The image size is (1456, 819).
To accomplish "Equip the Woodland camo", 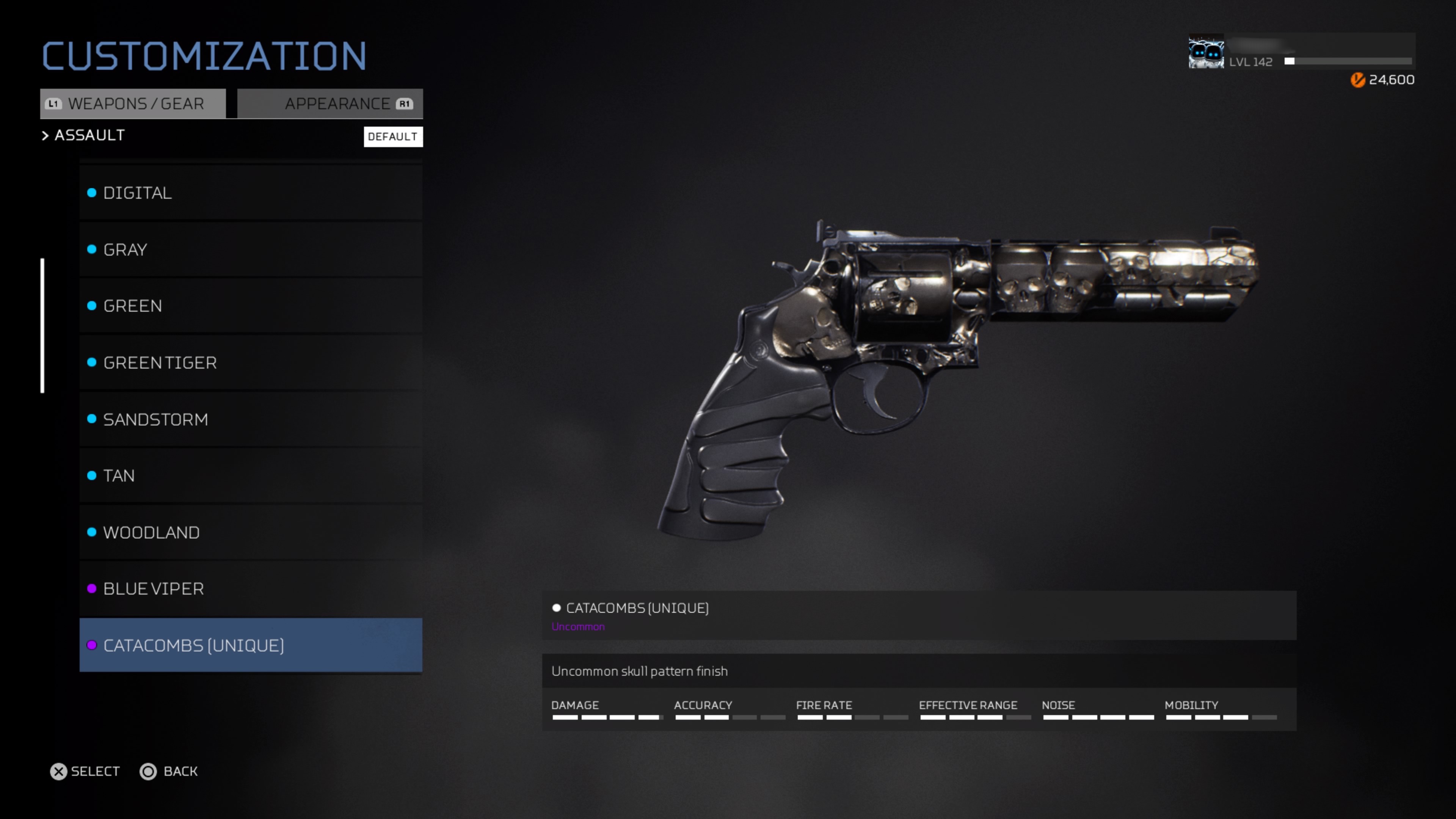I will [250, 532].
